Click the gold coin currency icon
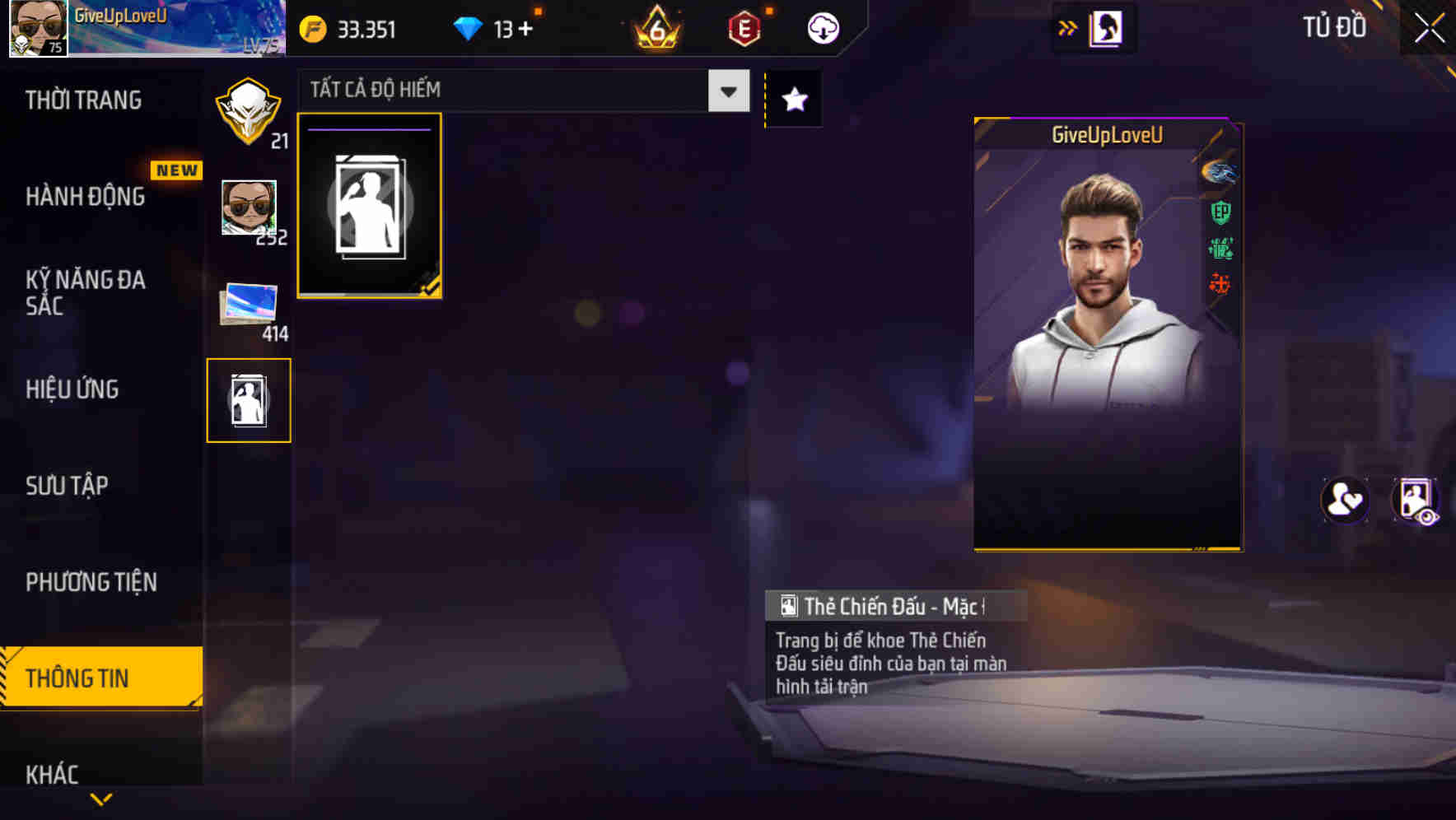The image size is (1456, 820). tap(312, 27)
